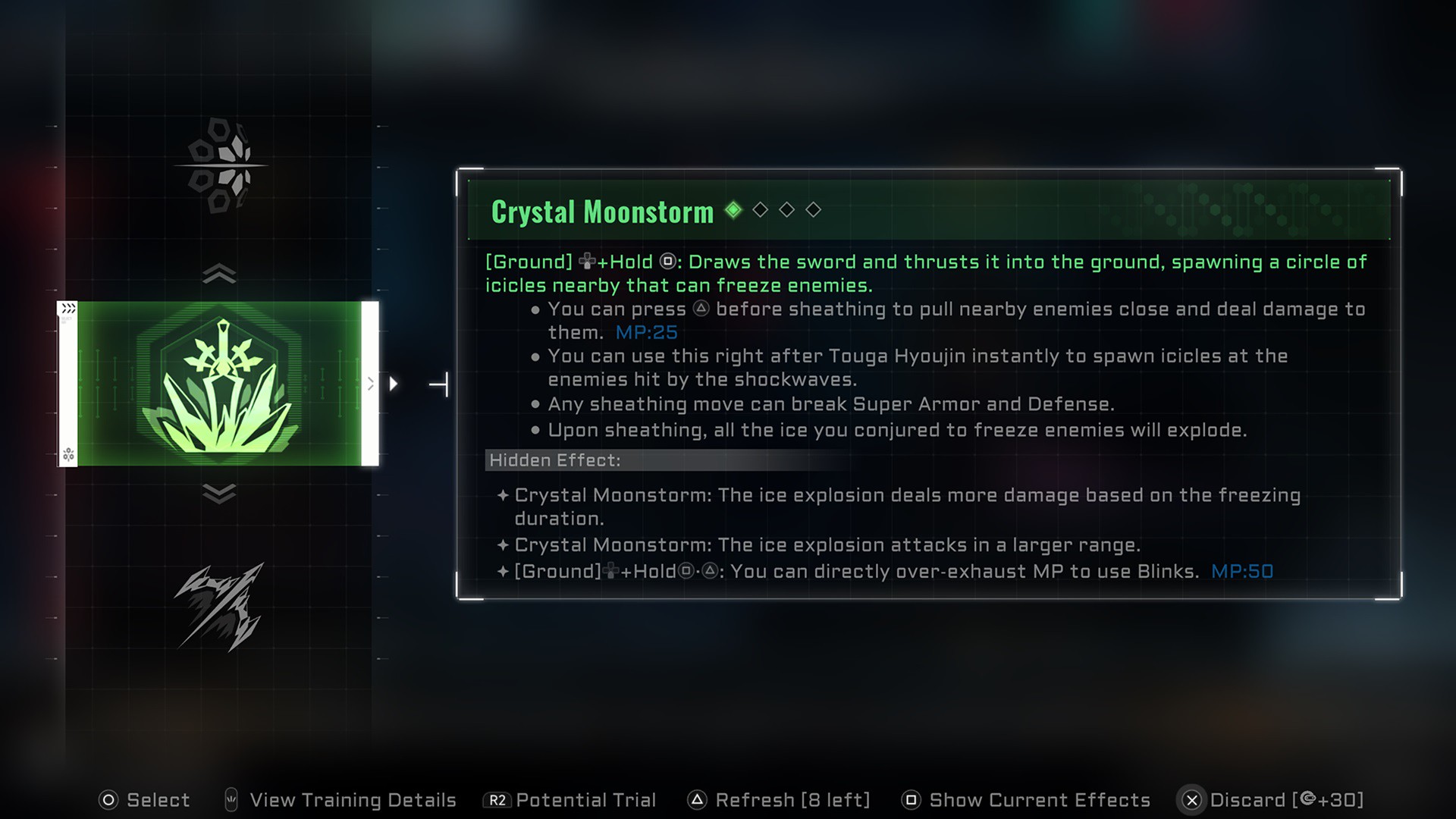Click the white arrow beside the skill card
Image resolution: width=1456 pixels, height=819 pixels.
coord(394,384)
